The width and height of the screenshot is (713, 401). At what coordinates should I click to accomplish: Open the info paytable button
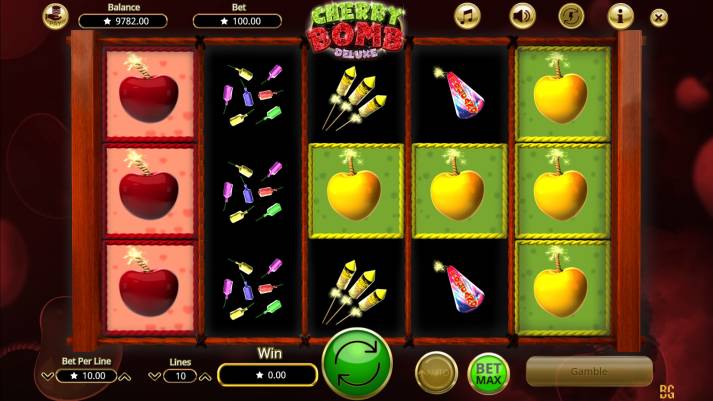tap(620, 15)
